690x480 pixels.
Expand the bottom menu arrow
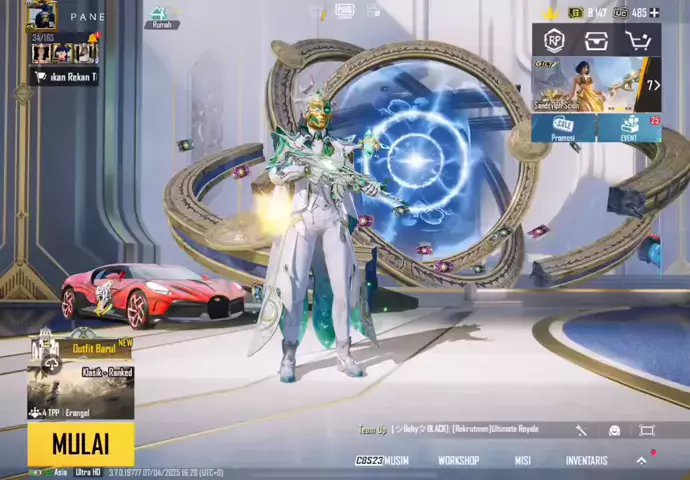(x=642, y=460)
